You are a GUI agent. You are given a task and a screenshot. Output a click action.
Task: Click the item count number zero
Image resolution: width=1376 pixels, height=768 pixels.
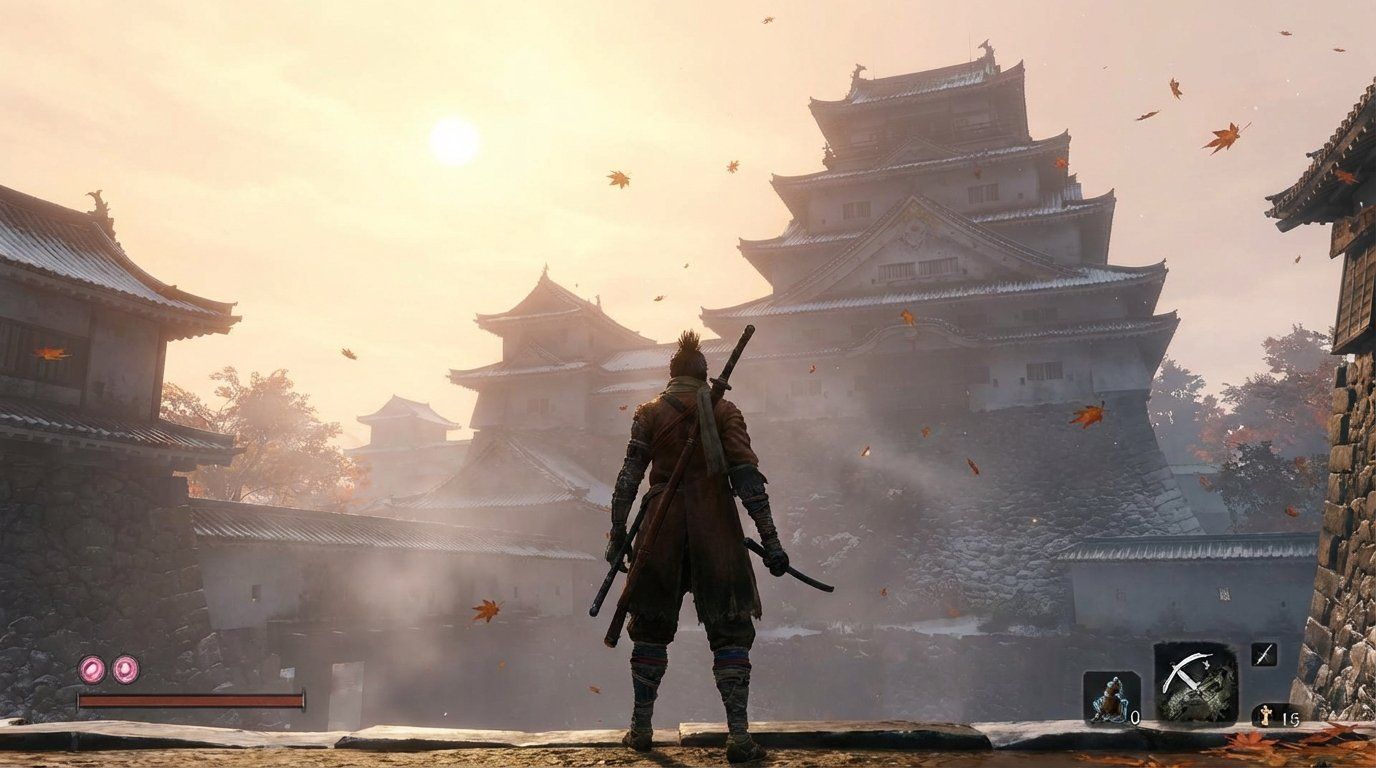[x=1135, y=715]
